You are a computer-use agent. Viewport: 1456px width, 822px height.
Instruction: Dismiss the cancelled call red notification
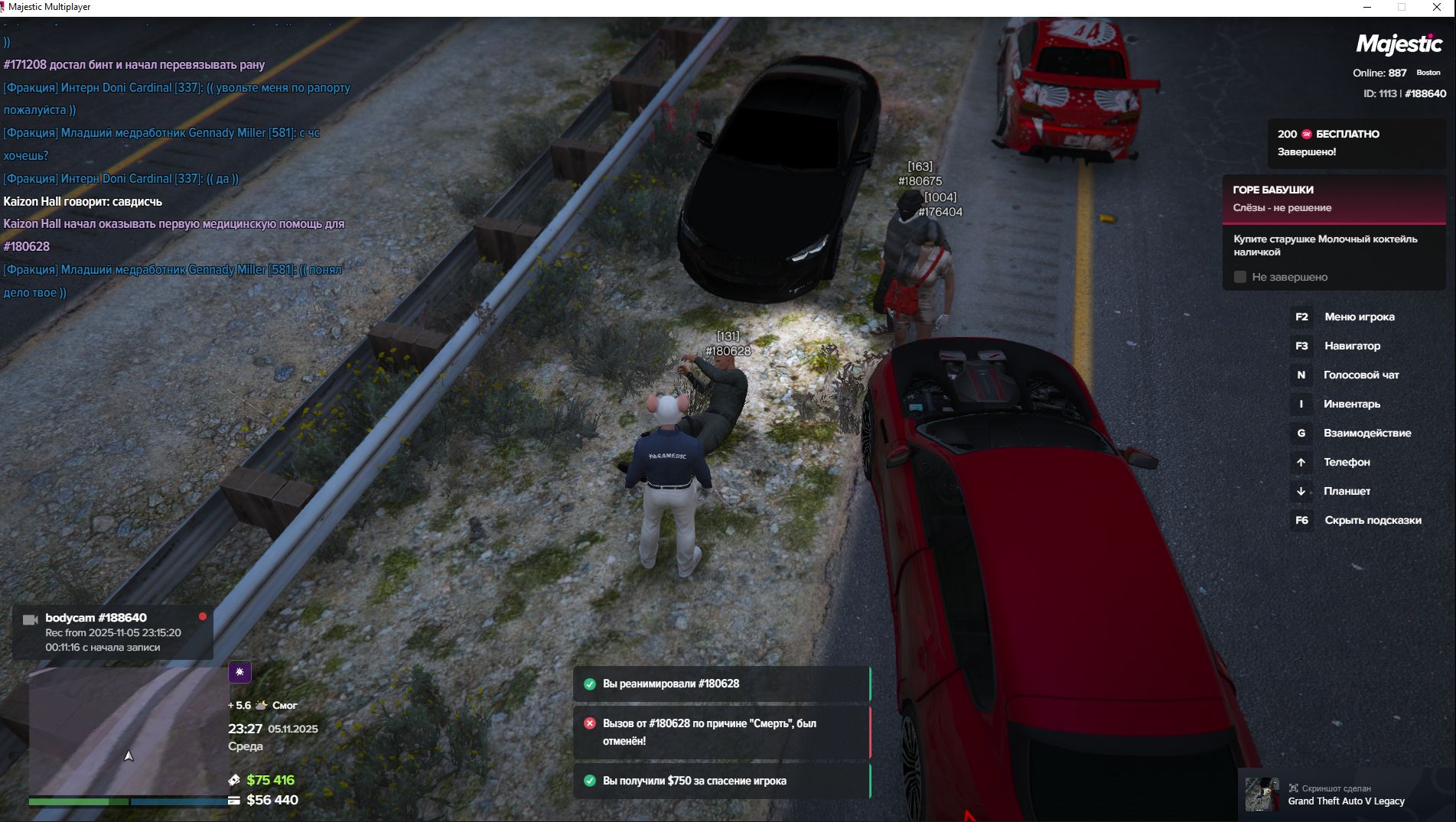tap(721, 732)
